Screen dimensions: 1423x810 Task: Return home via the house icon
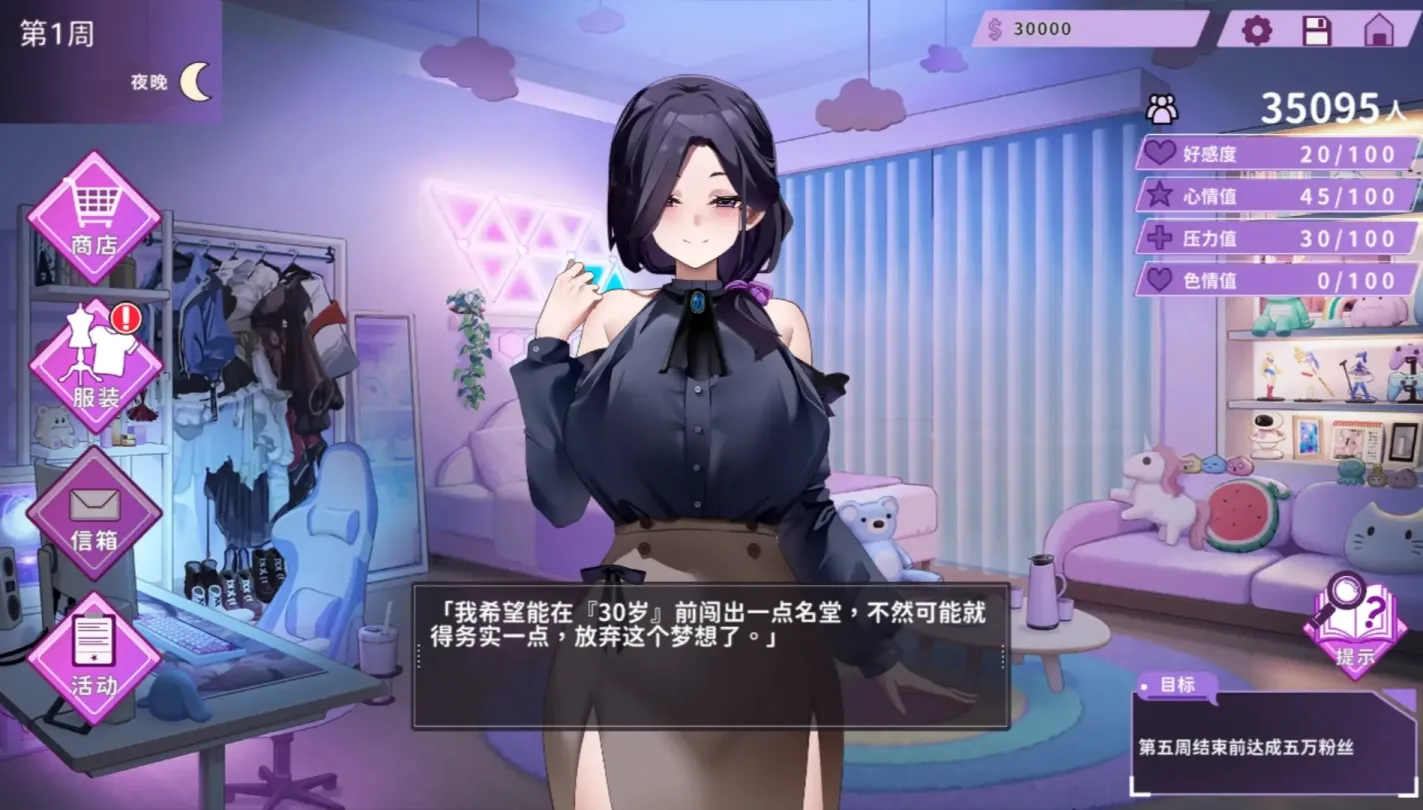[x=1378, y=31]
